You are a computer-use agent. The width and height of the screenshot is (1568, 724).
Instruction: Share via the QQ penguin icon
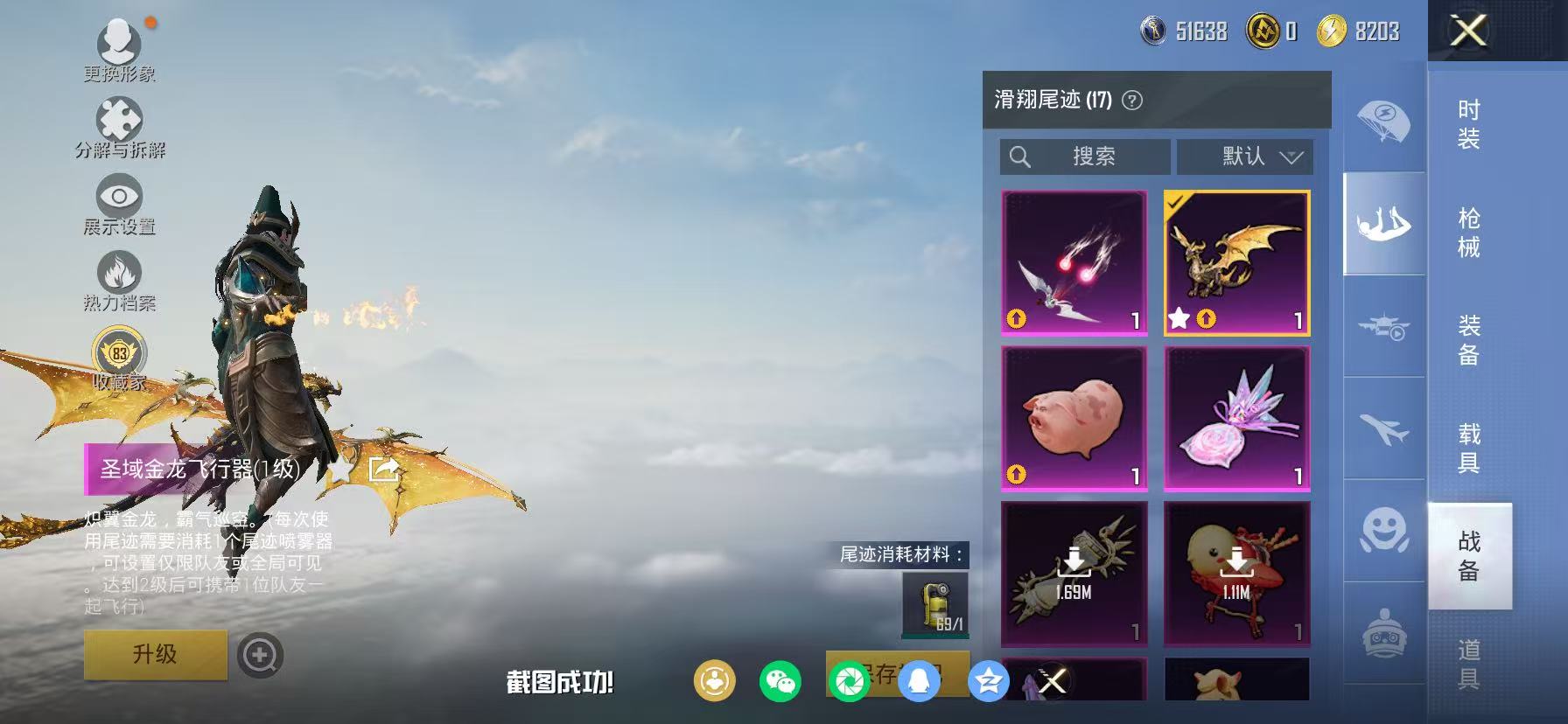coord(919,680)
